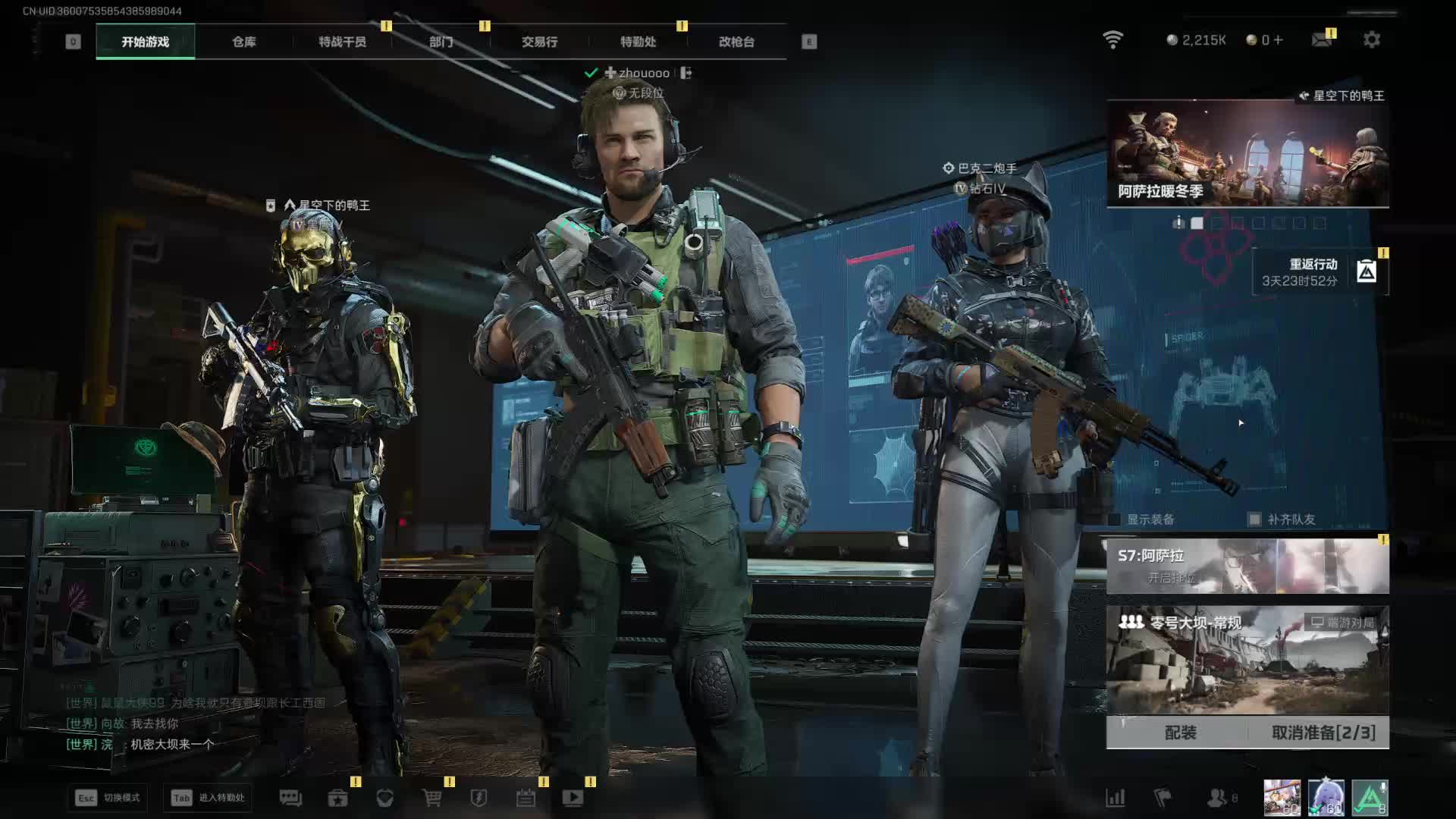Image resolution: width=1456 pixels, height=819 pixels.
Task: Toggle the 显示装备 checkbox
Action: click(1115, 519)
